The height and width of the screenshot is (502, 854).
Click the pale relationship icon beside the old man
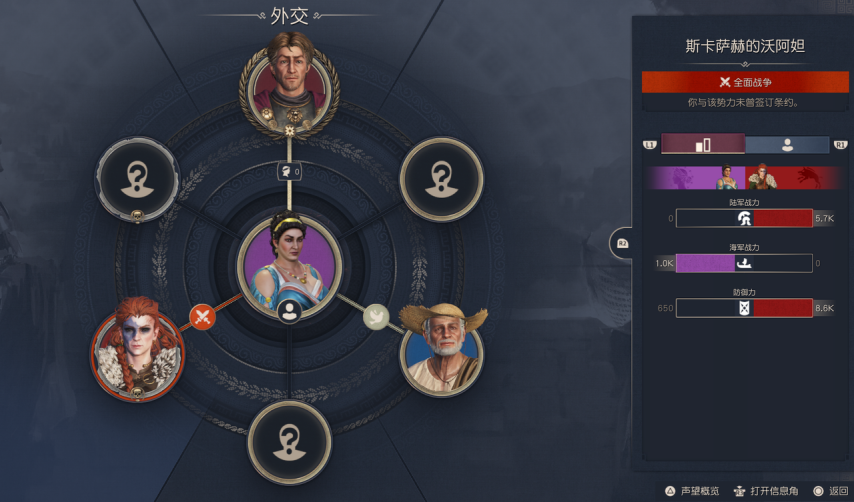(375, 316)
